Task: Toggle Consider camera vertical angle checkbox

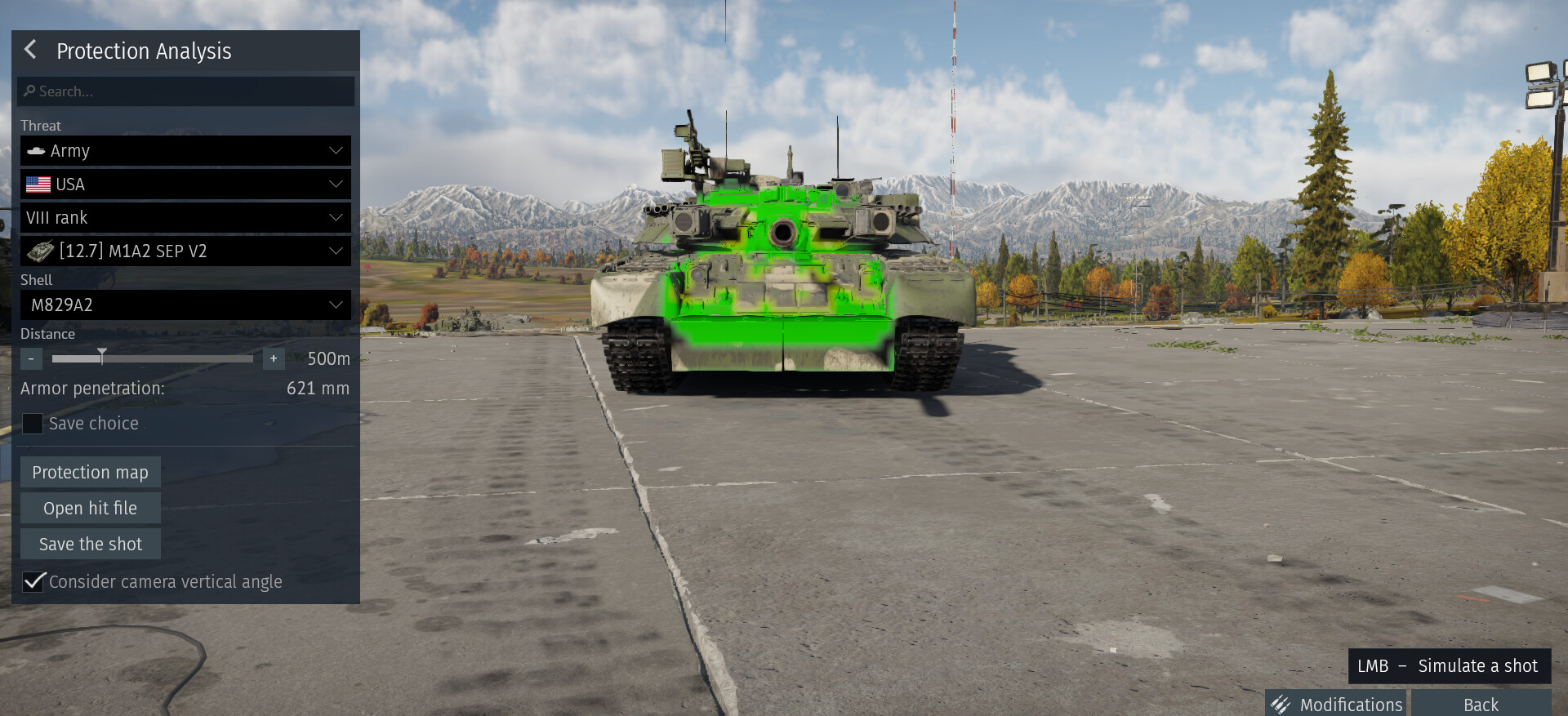Action: (33, 581)
